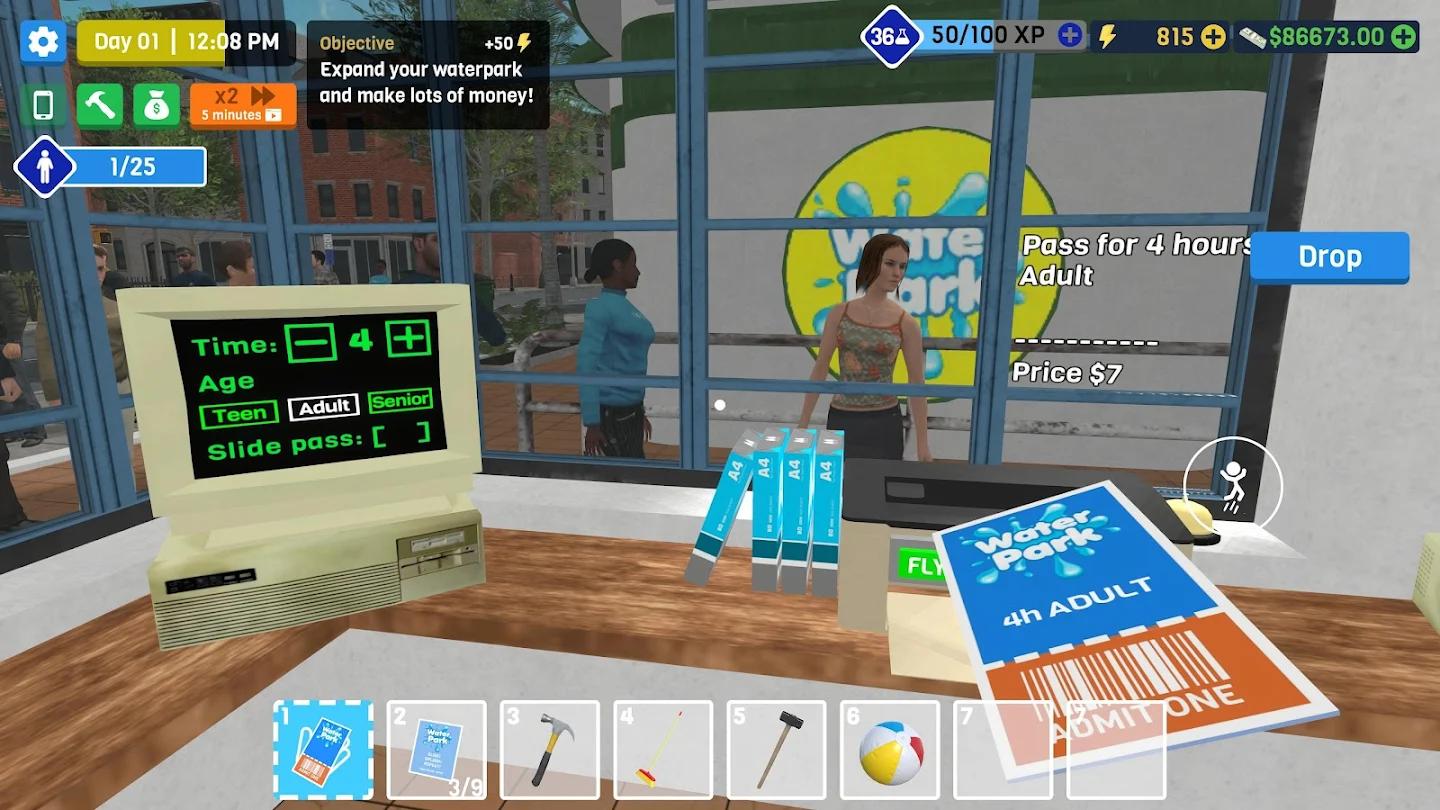Choose the Adult age option
This screenshot has width=1440, height=810.
[324, 407]
